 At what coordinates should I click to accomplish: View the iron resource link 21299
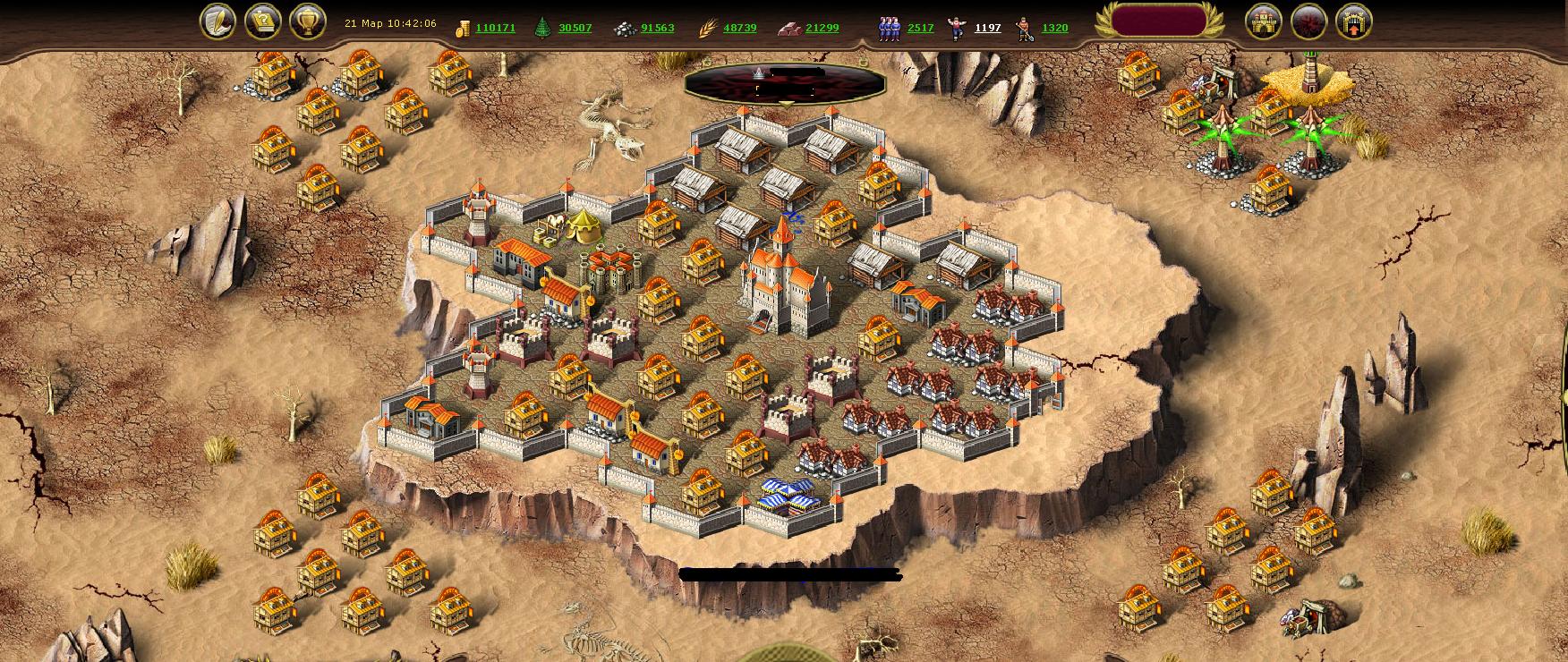(822, 28)
